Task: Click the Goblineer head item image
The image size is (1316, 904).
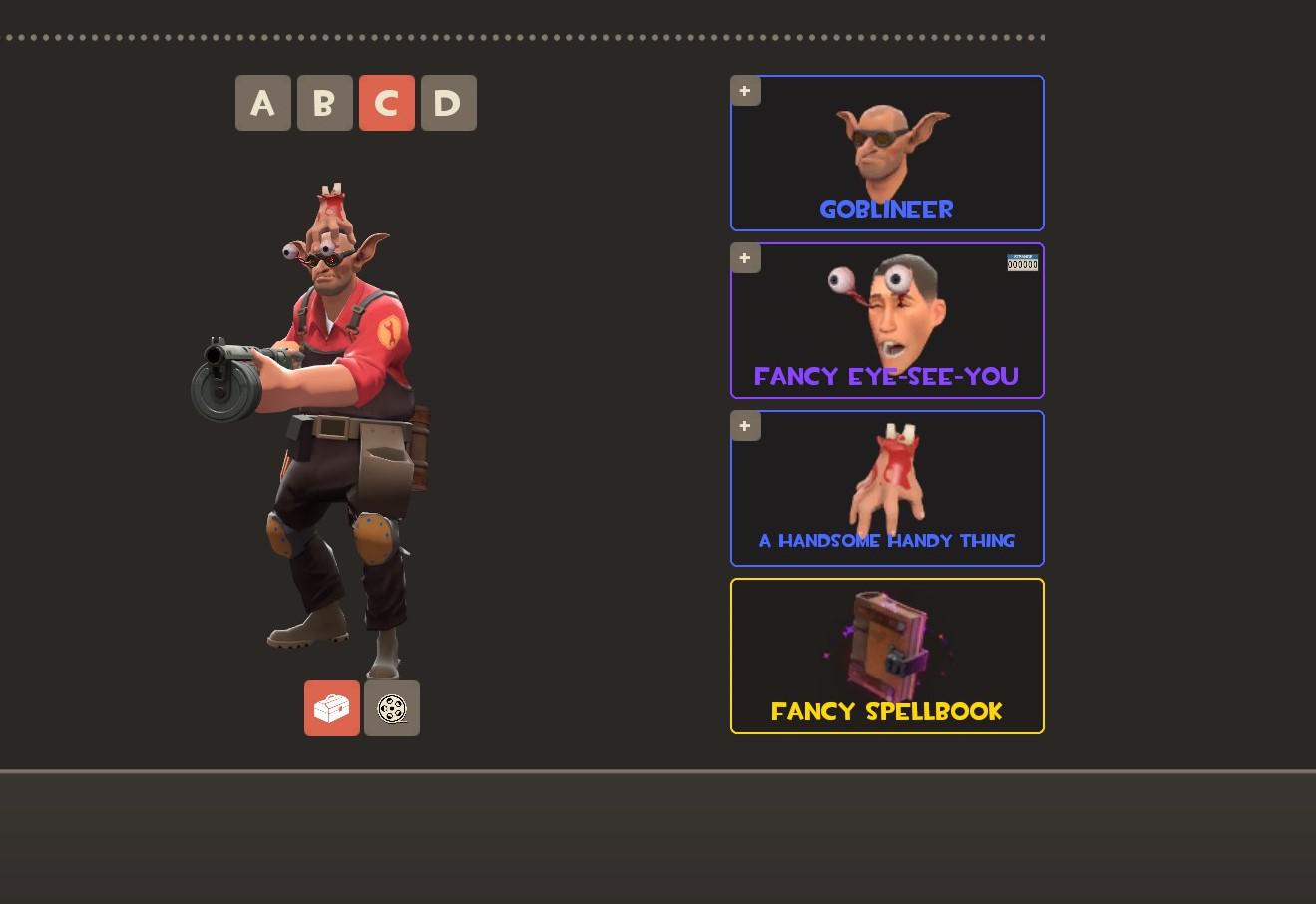Action: click(x=886, y=145)
